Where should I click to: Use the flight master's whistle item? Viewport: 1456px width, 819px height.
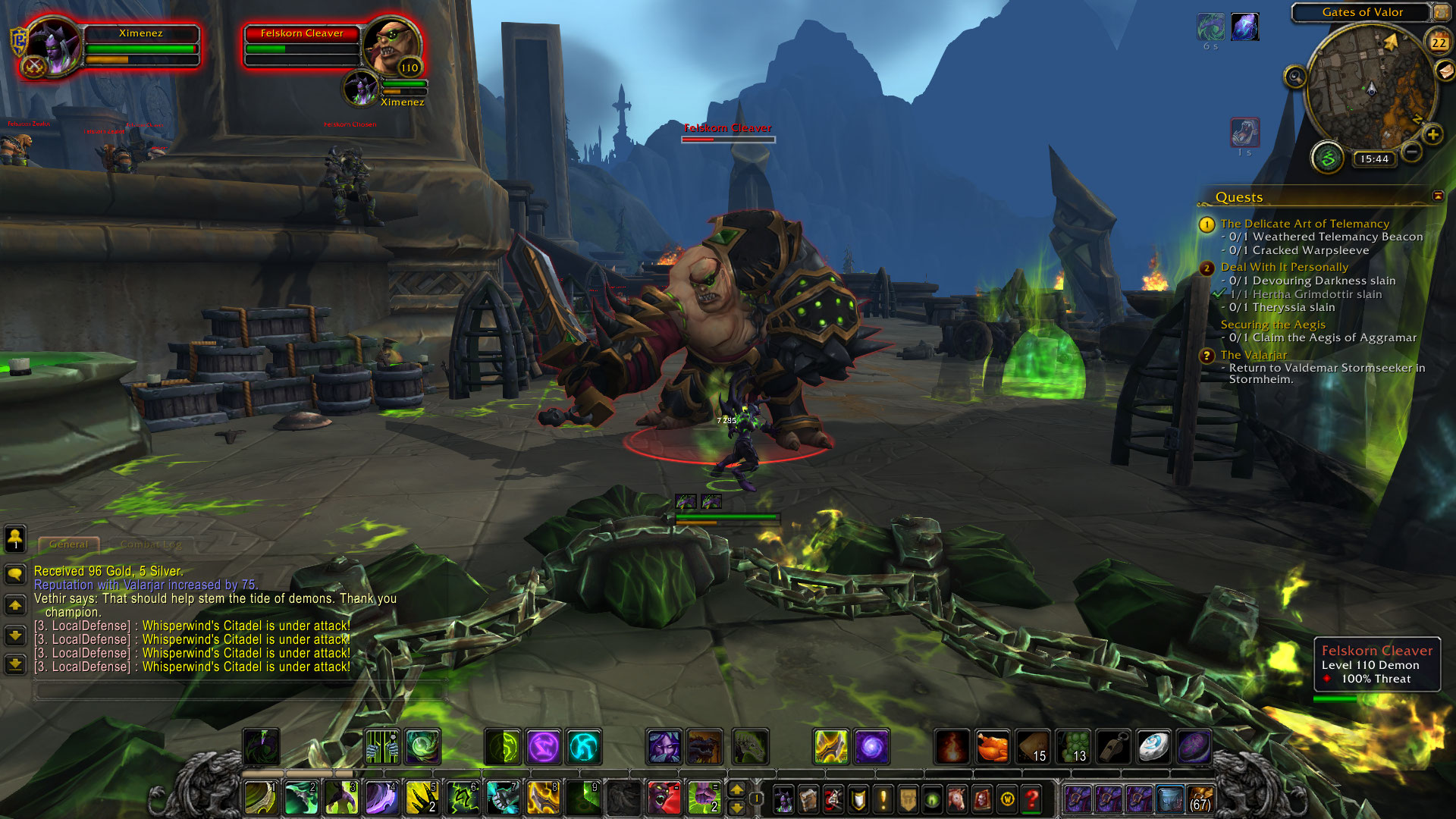click(x=1113, y=747)
